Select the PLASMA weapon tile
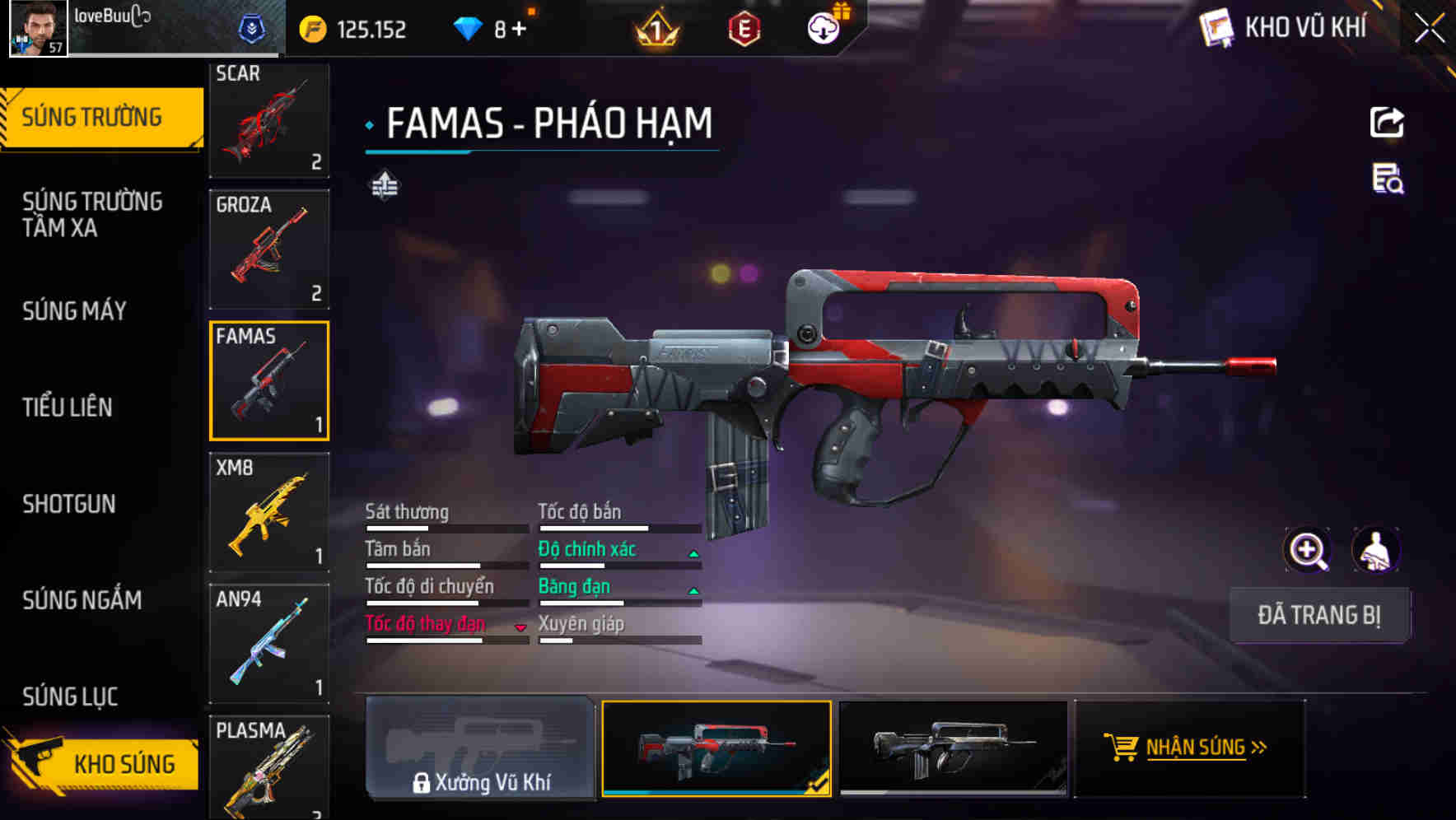This screenshot has width=1456, height=820. [x=269, y=767]
